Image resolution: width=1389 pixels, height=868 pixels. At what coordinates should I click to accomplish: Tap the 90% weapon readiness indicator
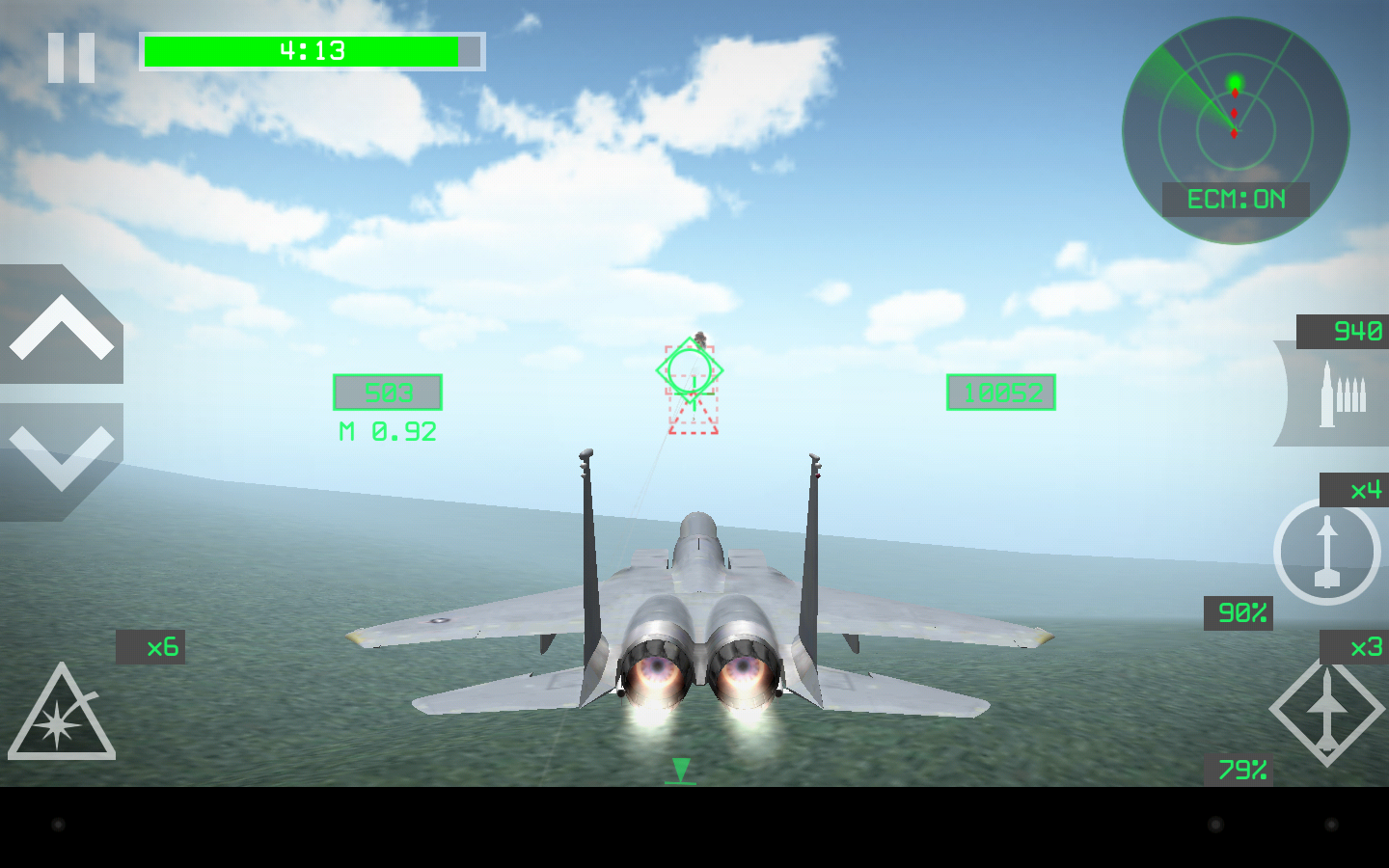click(1239, 611)
